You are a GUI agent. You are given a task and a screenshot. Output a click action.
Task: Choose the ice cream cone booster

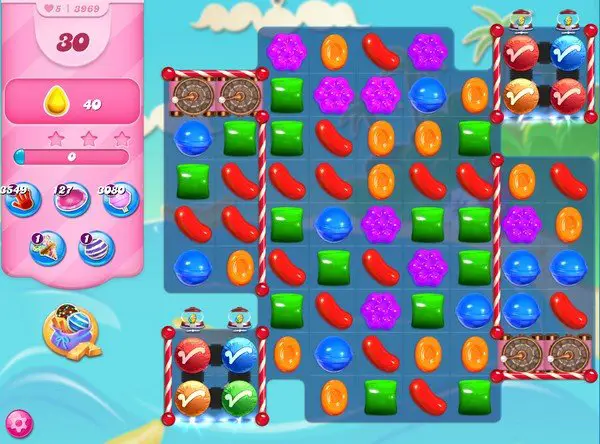pyautogui.click(x=46, y=248)
